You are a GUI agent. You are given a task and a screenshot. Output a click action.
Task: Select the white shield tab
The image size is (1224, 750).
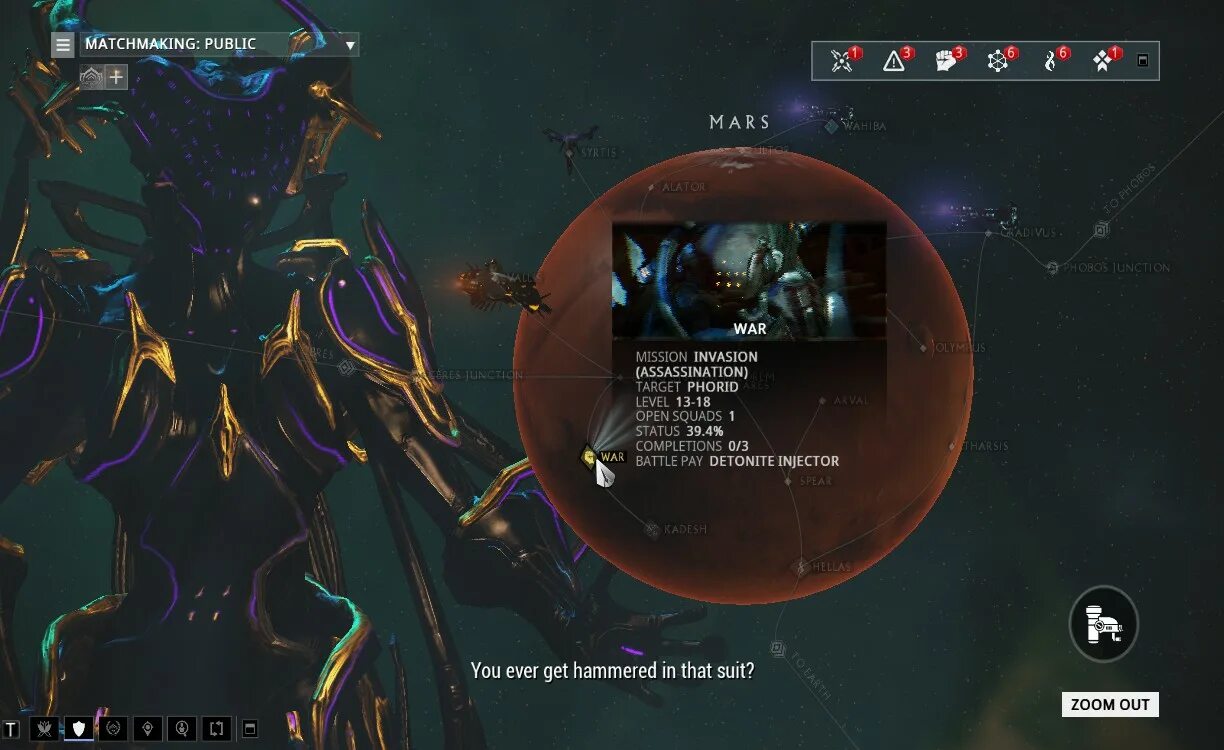point(79,728)
